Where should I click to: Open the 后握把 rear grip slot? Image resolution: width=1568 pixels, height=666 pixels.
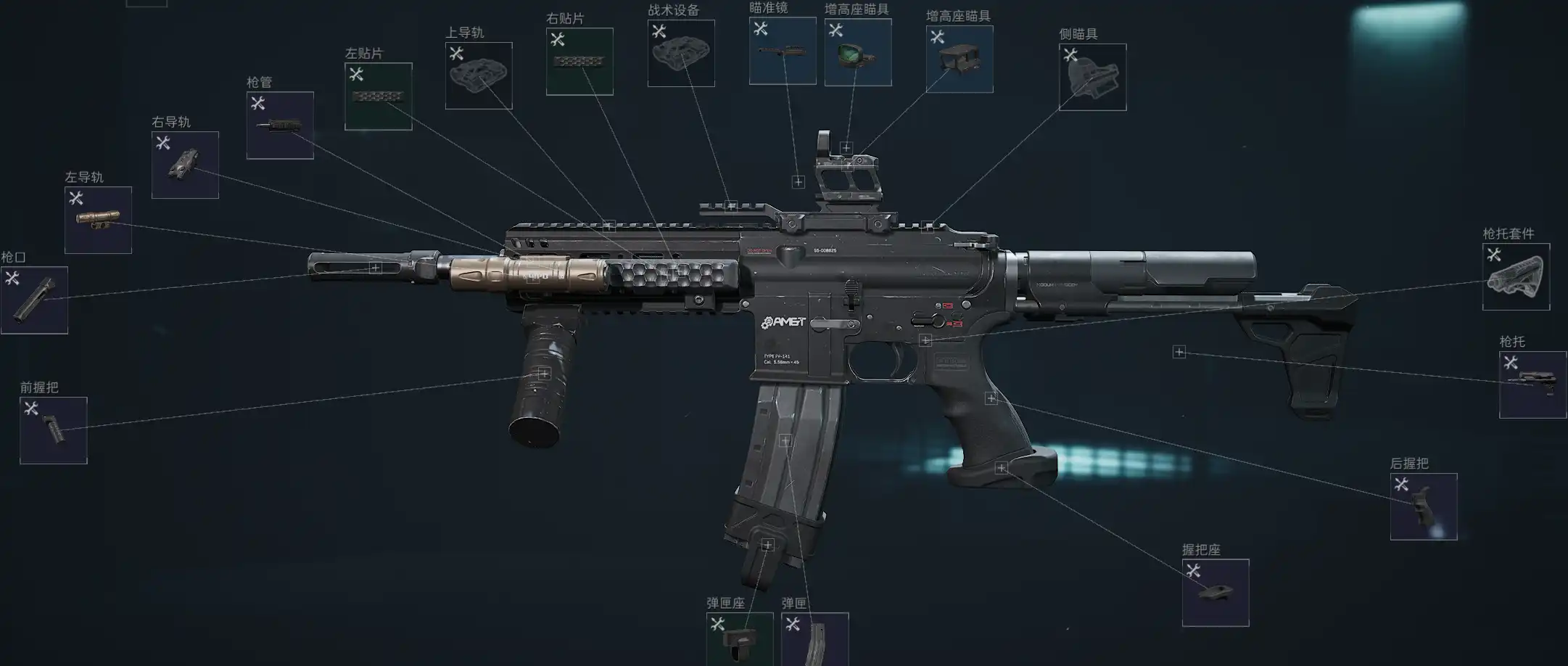point(1423,506)
